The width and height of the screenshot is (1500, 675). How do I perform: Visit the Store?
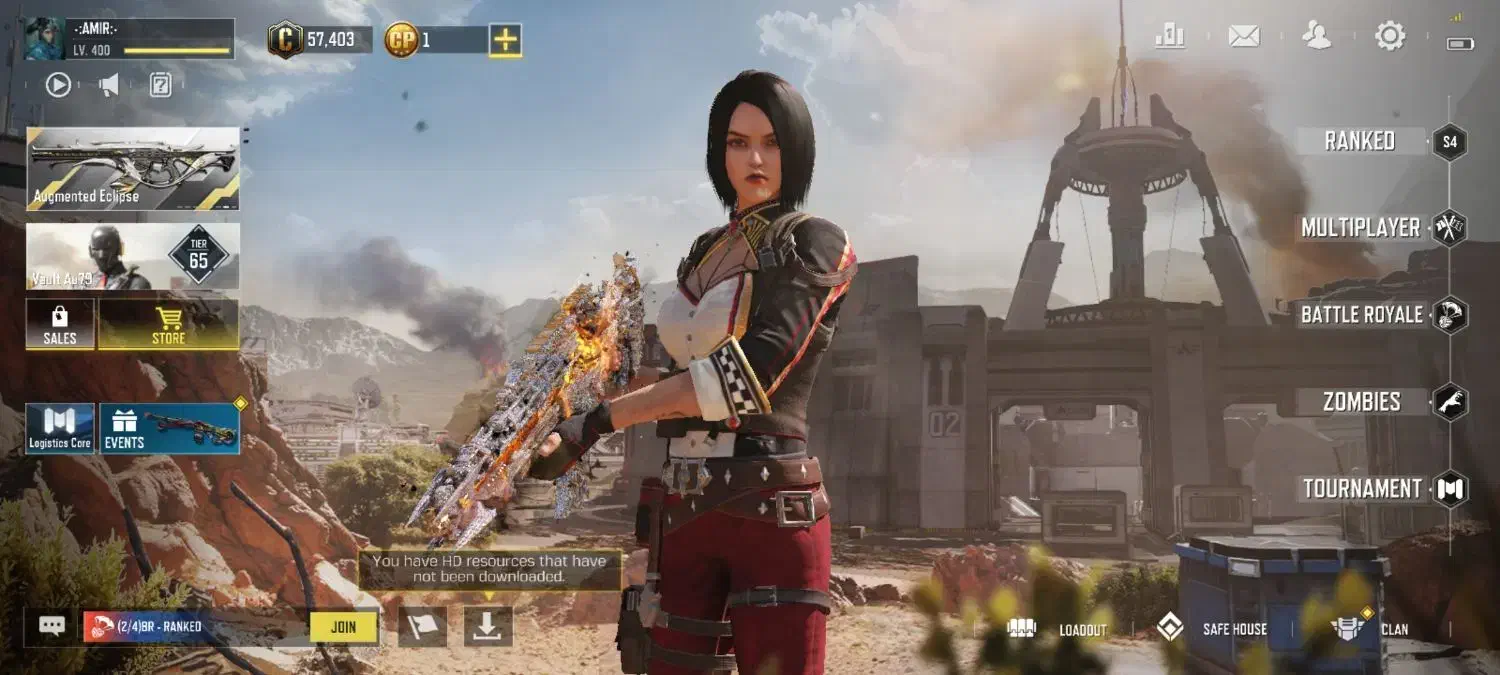(168, 324)
